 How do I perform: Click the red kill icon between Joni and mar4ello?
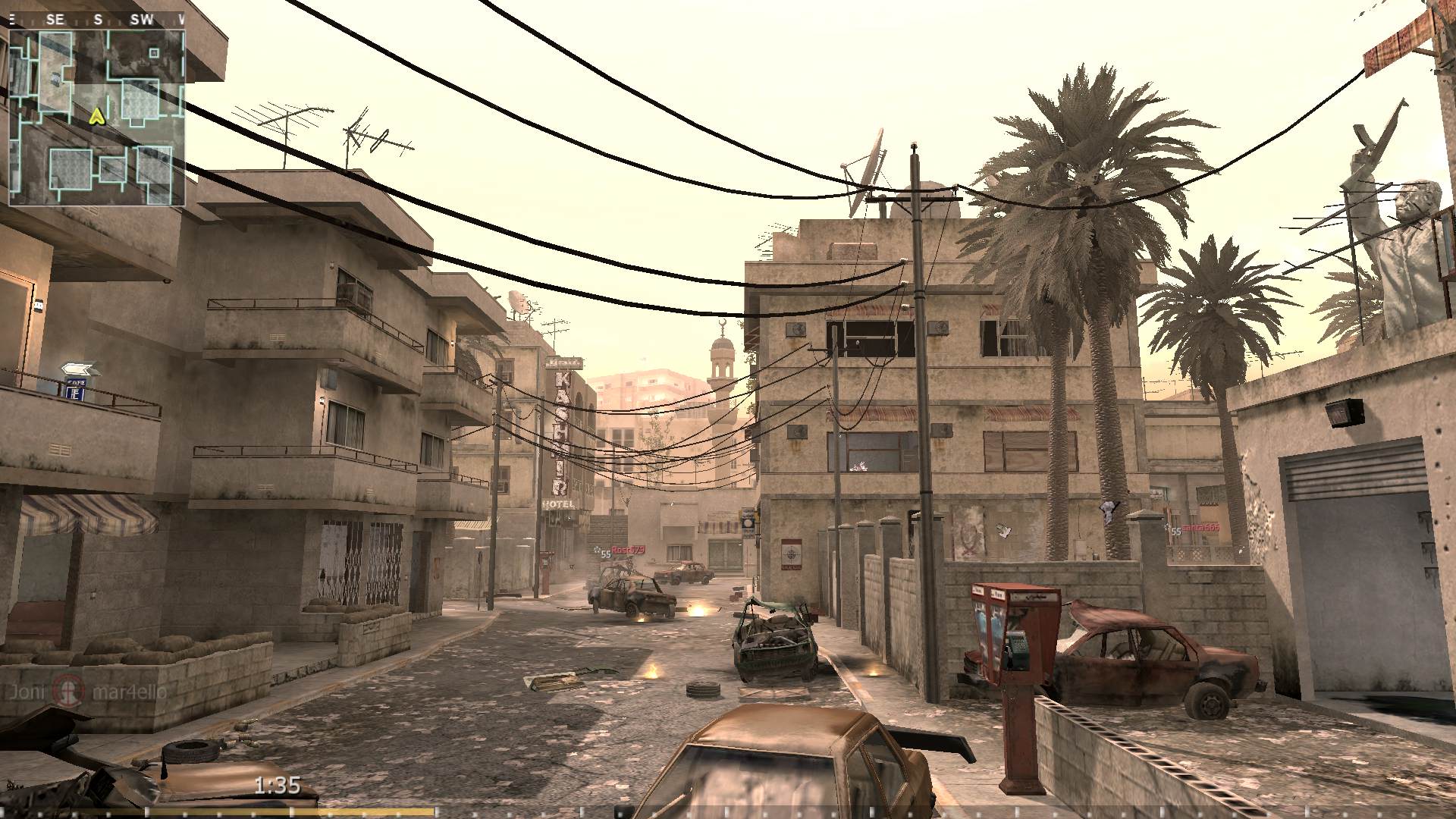67,692
